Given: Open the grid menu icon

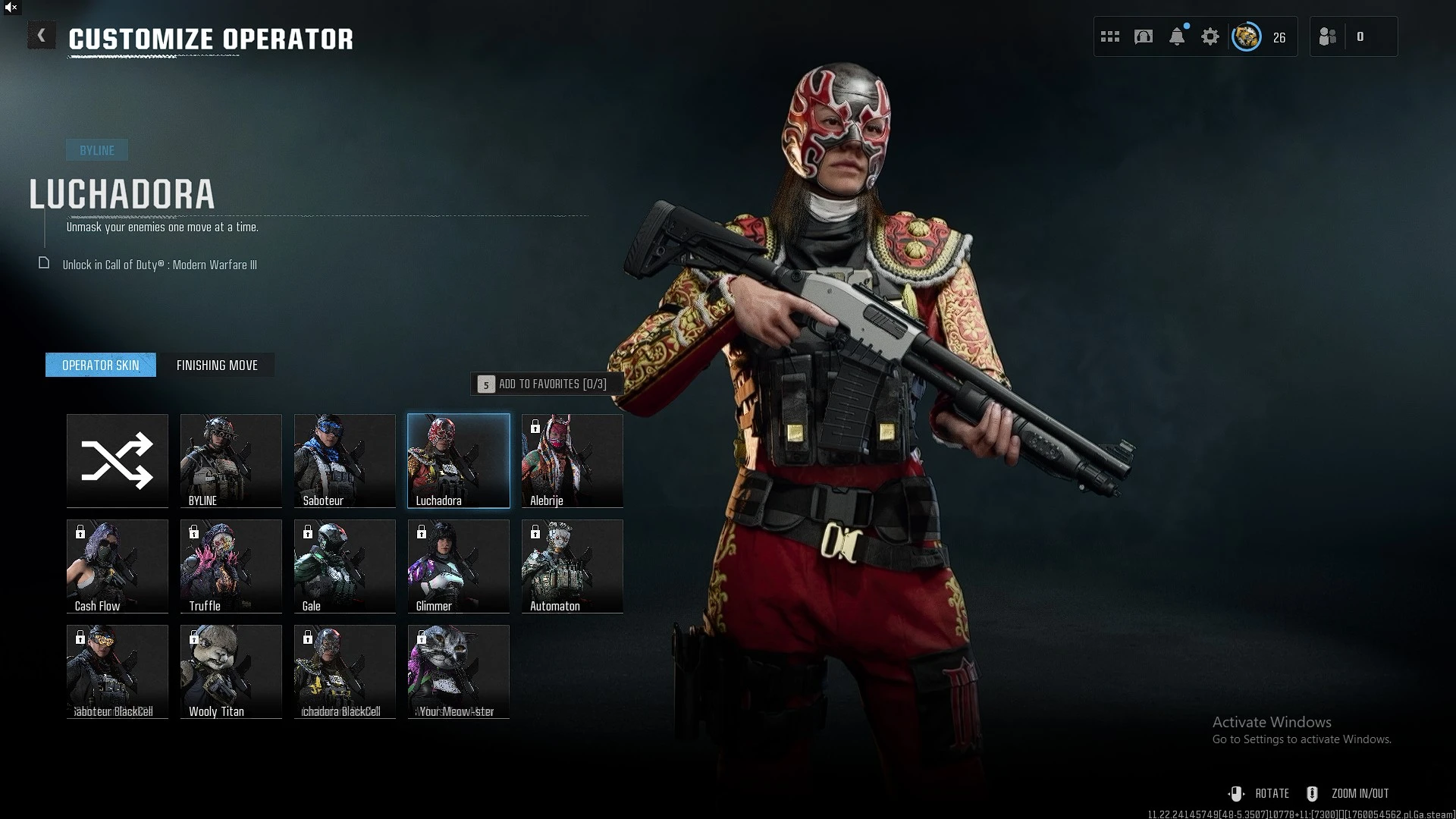Looking at the screenshot, I should click(x=1110, y=36).
